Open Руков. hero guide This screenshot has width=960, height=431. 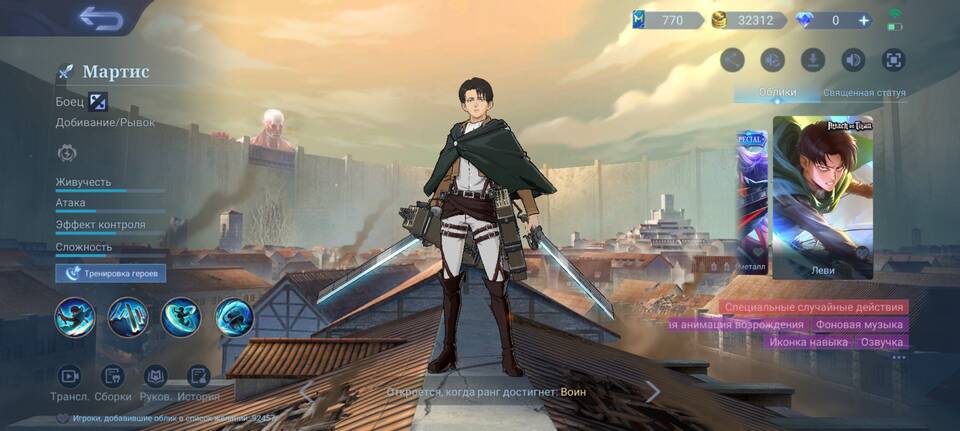(x=155, y=382)
